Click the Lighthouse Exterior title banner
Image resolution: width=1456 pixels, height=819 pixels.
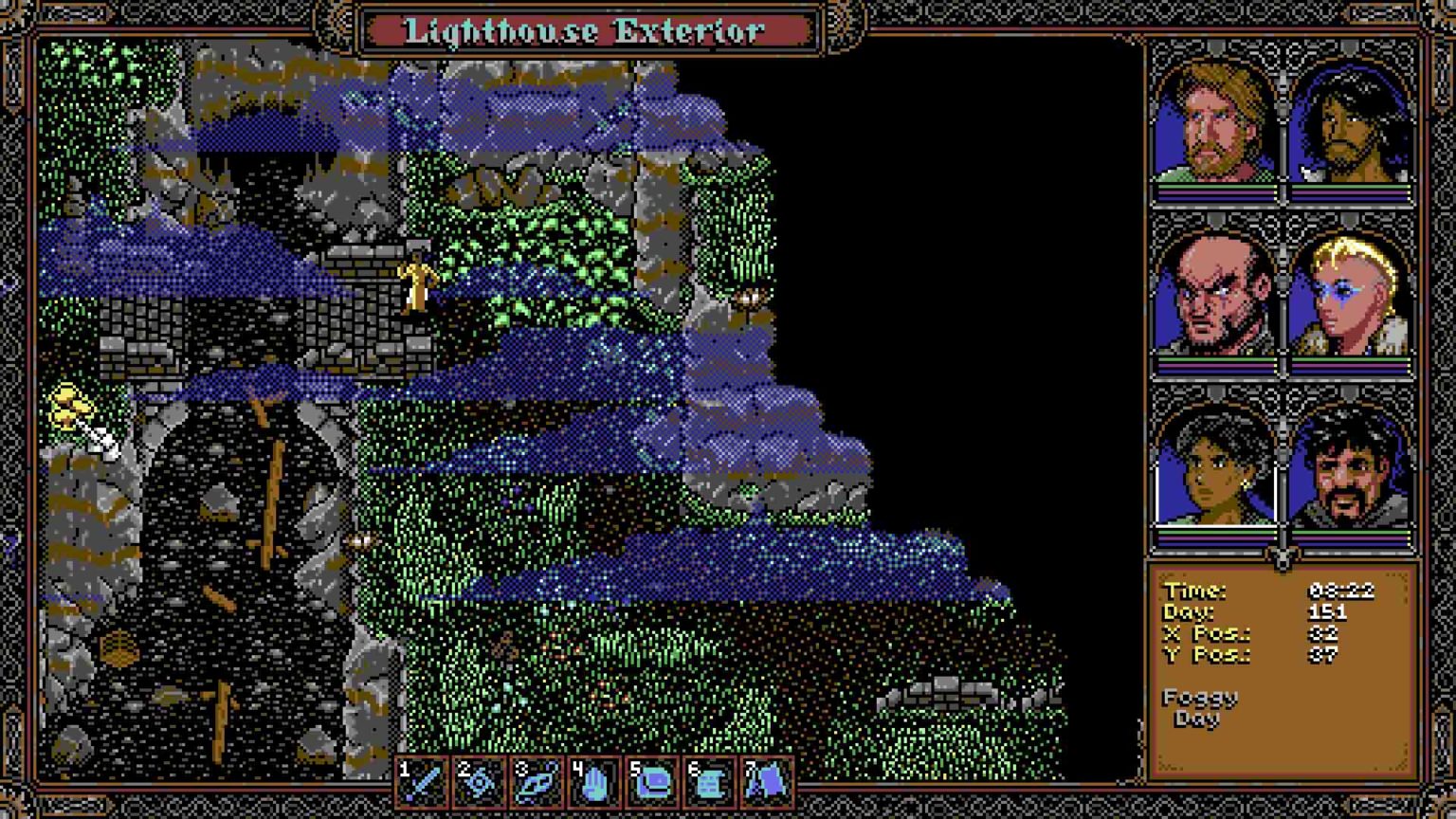point(584,31)
